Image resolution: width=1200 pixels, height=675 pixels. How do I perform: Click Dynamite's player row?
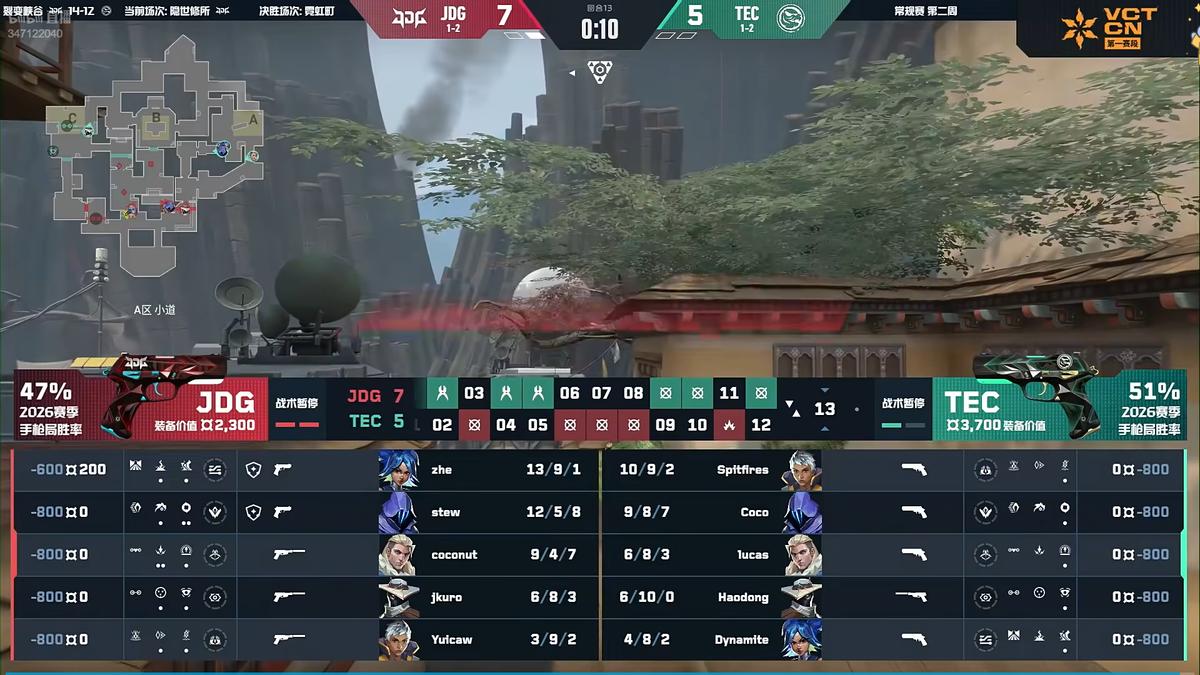(x=741, y=639)
